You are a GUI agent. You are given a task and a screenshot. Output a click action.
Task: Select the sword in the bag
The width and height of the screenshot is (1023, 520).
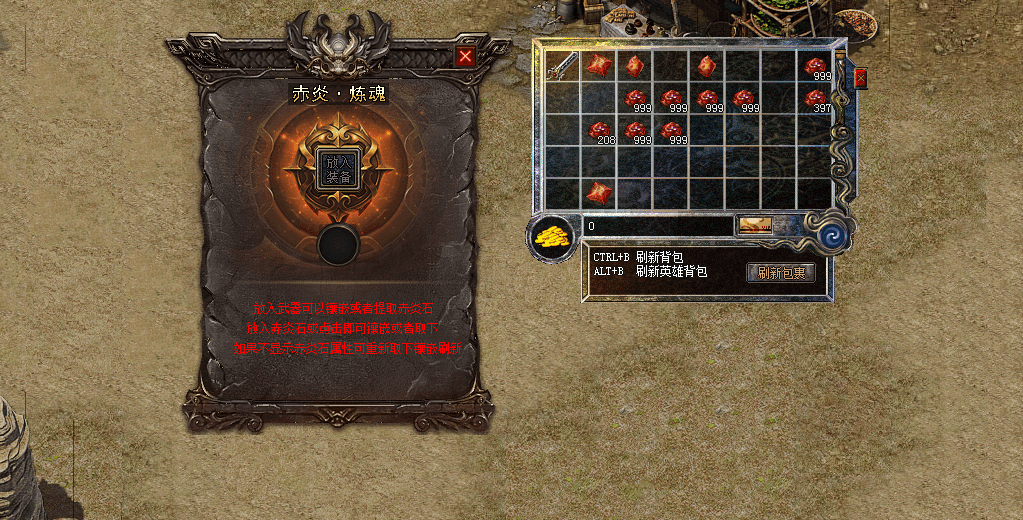(563, 67)
